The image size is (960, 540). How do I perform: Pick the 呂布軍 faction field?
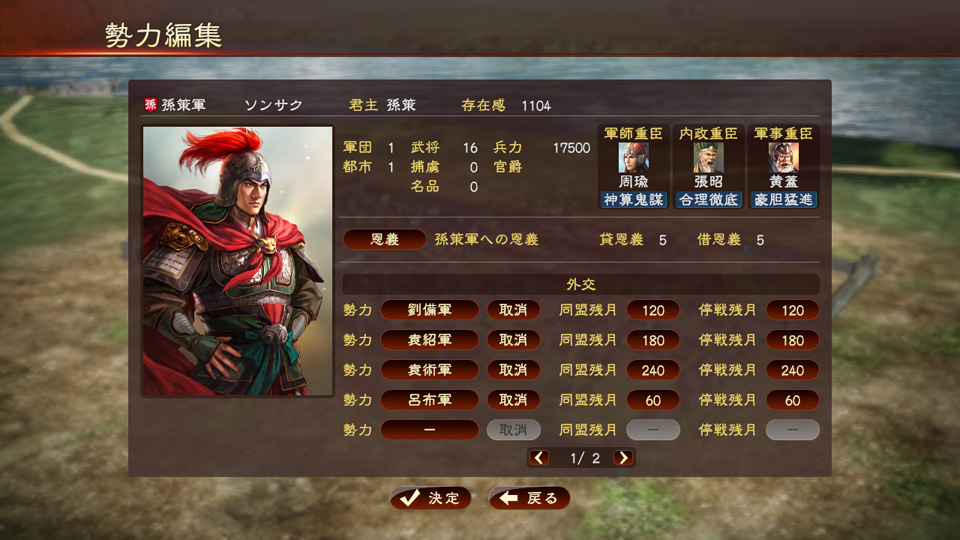(430, 400)
